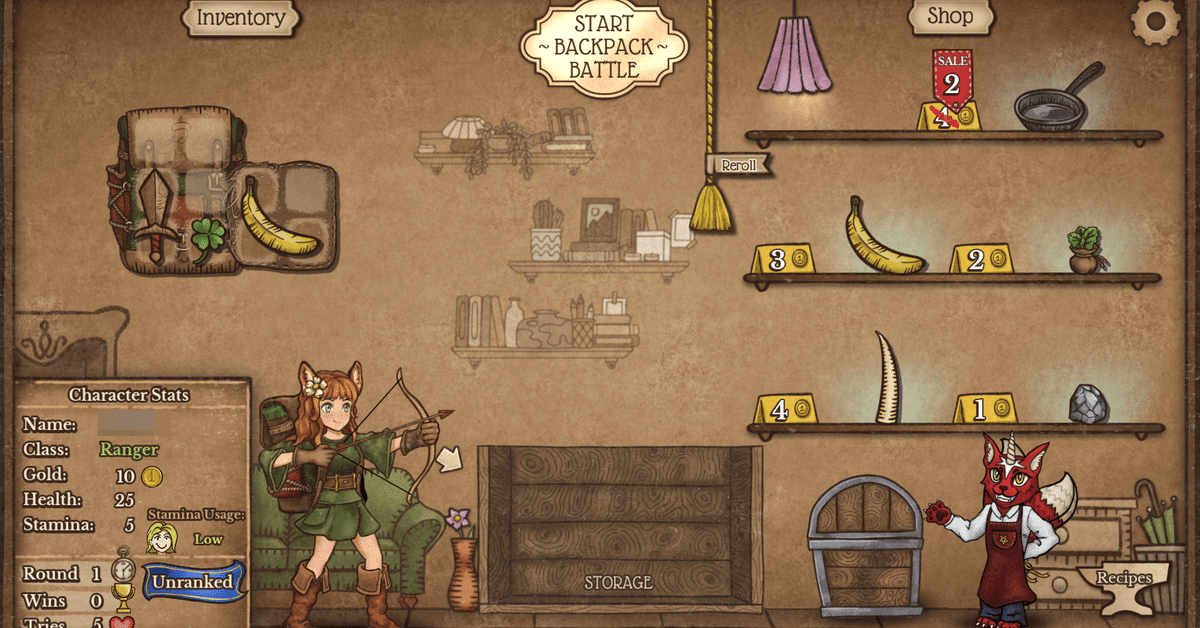Select the ivory tusk priced at 4
1200x628 pixels.
(887, 379)
